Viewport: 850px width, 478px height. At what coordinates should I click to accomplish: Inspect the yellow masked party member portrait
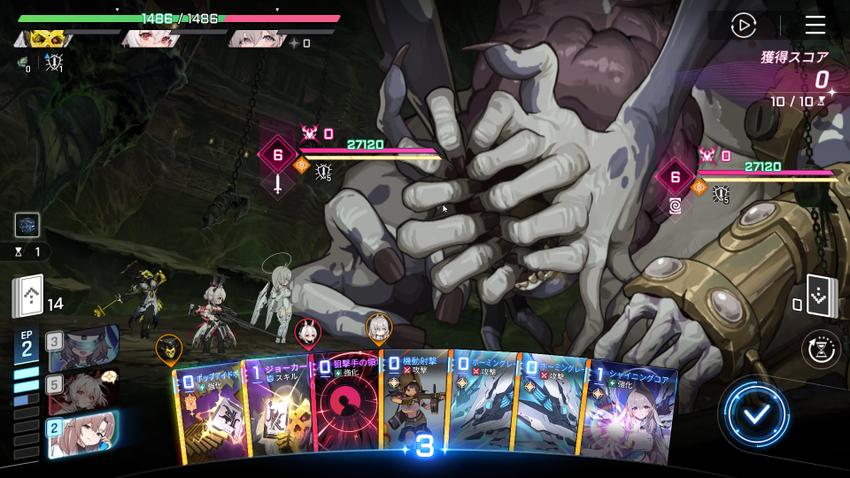(45, 39)
